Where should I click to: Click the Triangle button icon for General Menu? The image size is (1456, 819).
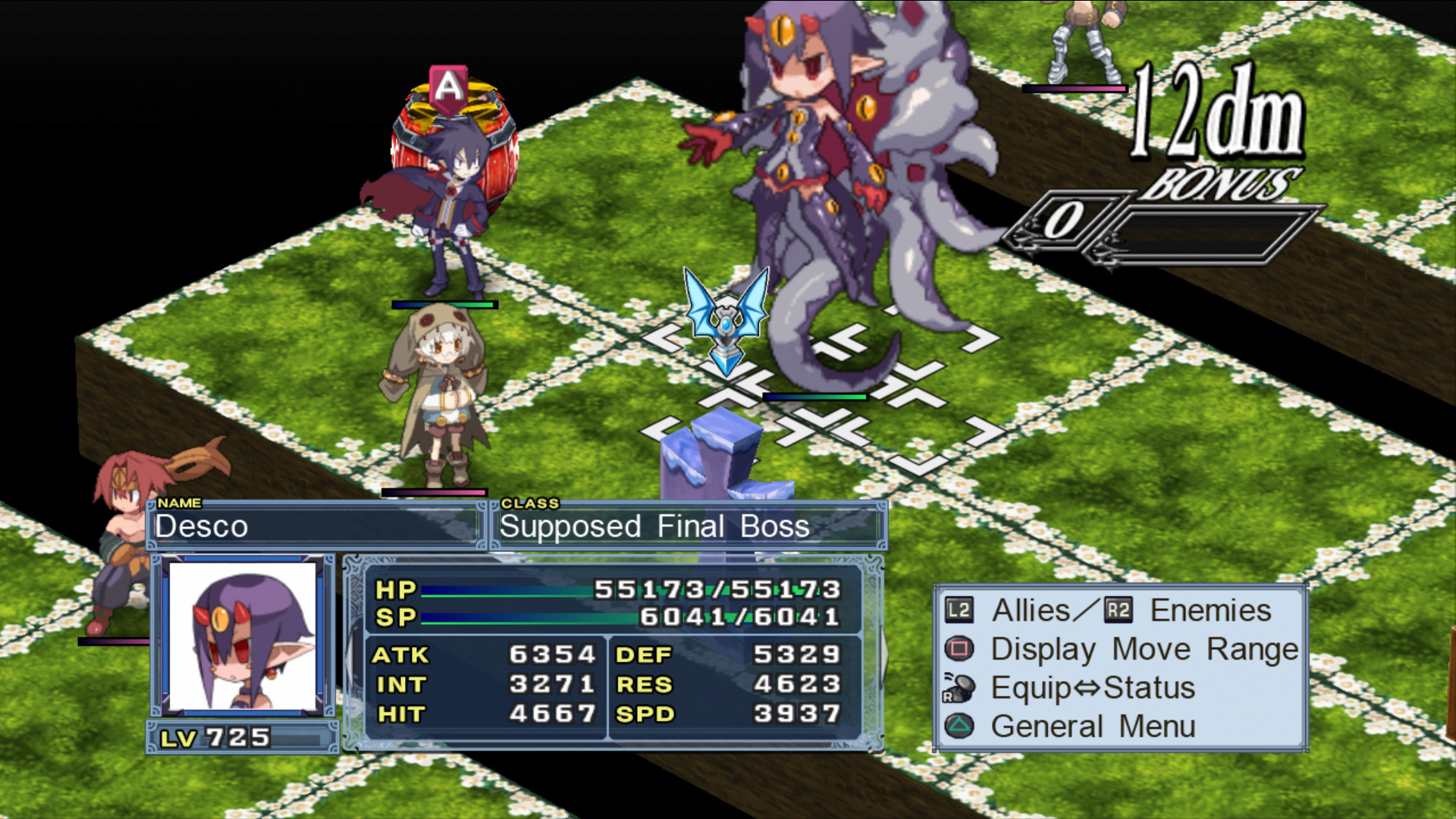click(960, 726)
